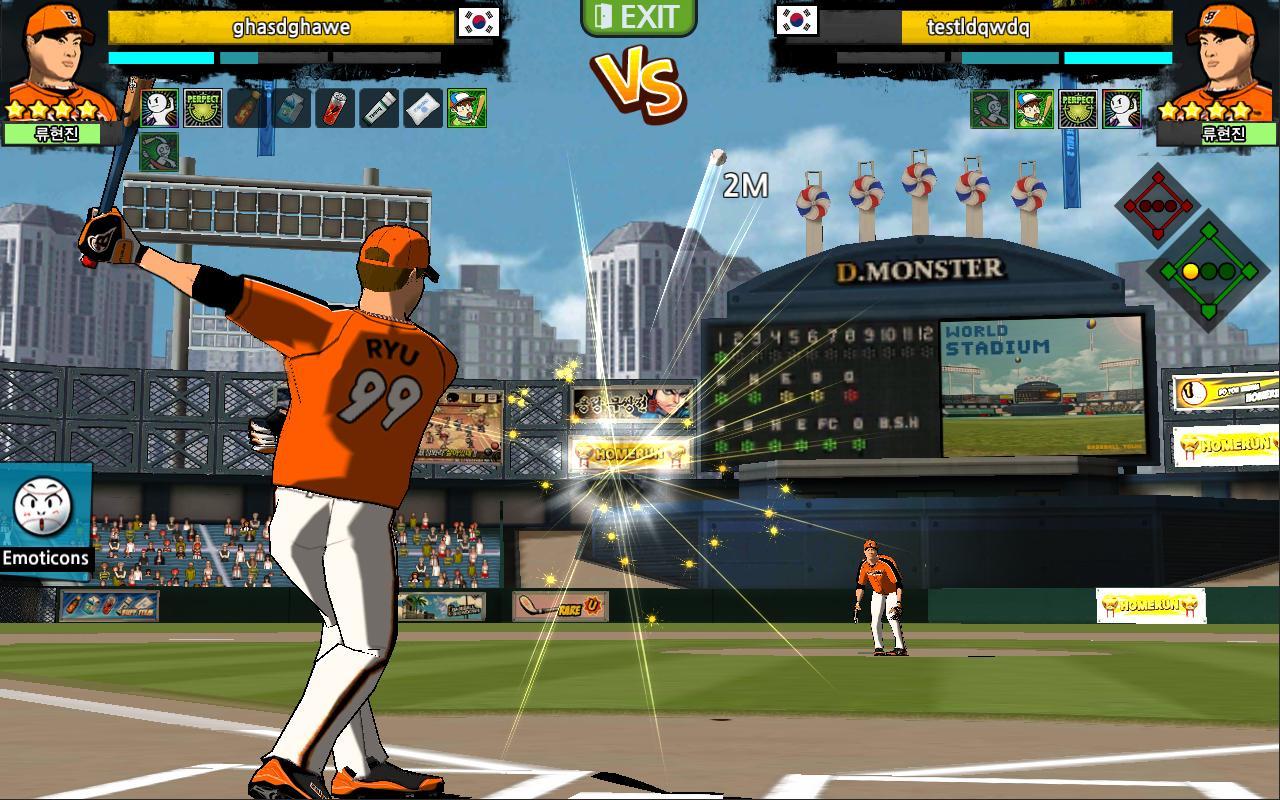Image resolution: width=1280 pixels, height=800 pixels.
Task: Click the toothpaste tube item icon
Action: (x=378, y=108)
